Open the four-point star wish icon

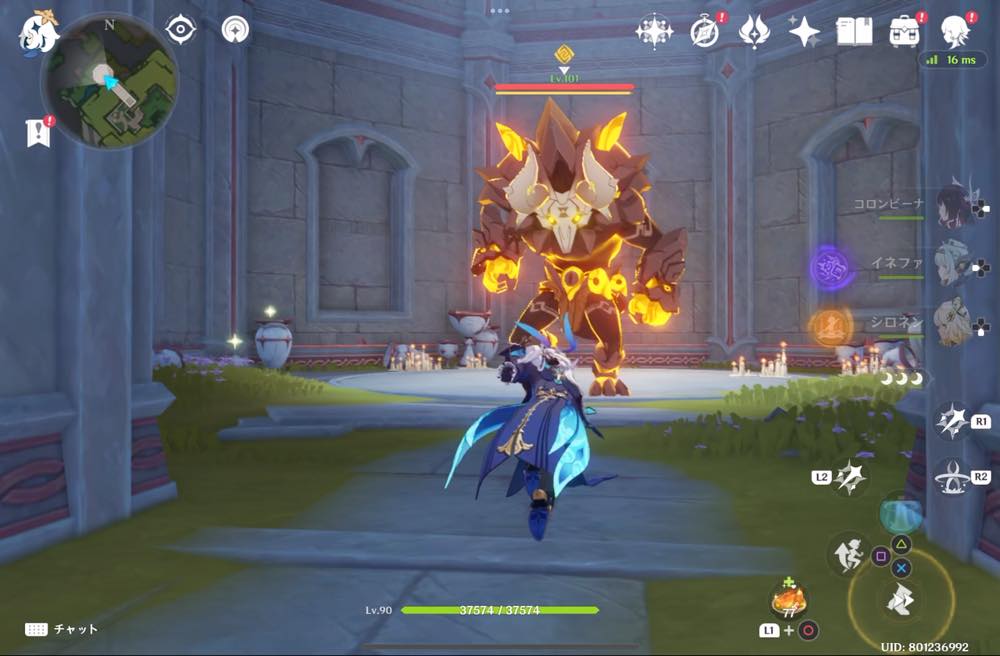(x=804, y=32)
